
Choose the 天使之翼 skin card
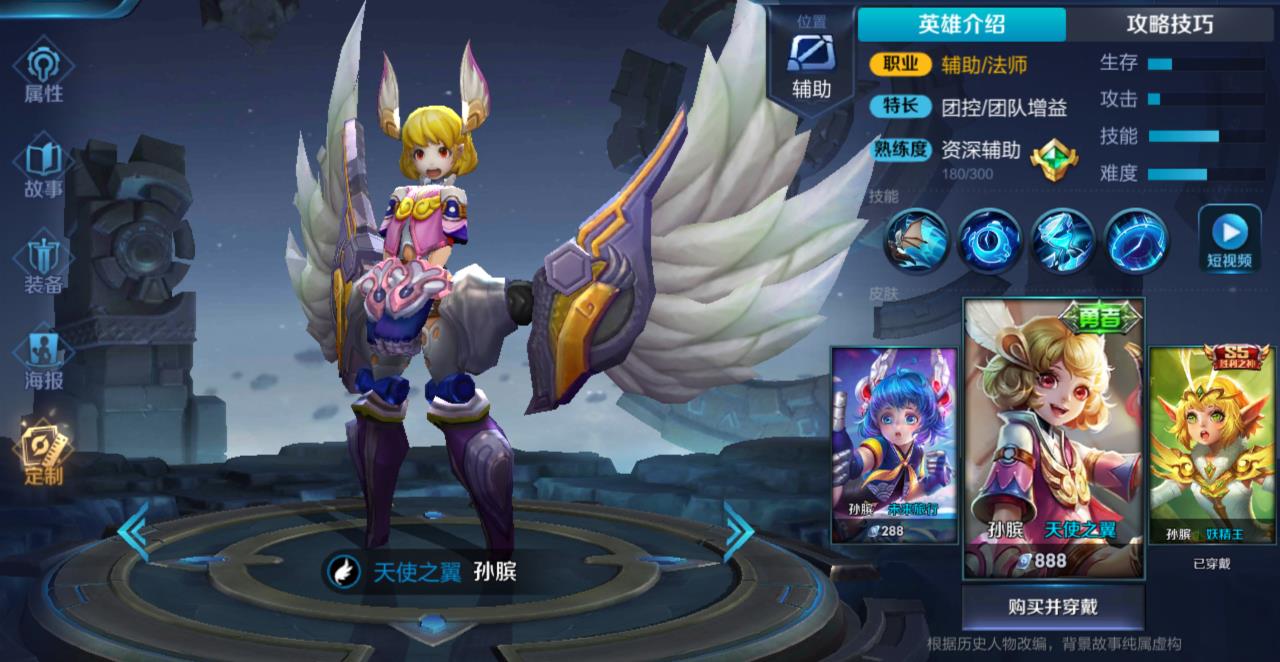[1054, 436]
